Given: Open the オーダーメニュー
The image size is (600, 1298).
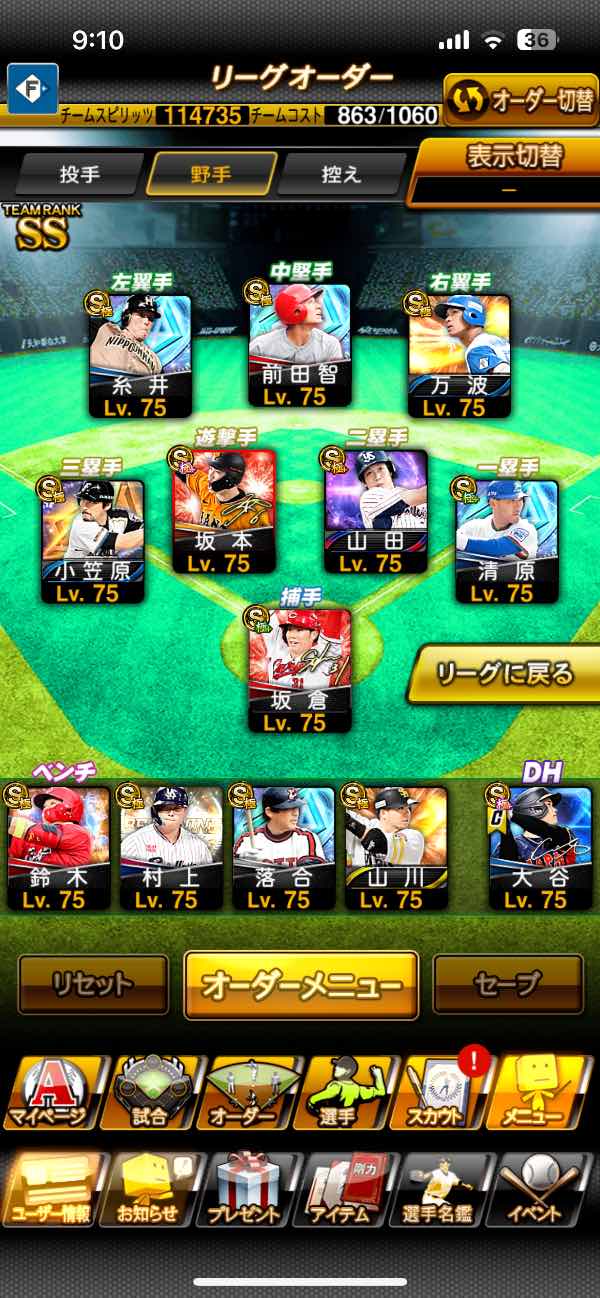Looking at the screenshot, I should (301, 984).
